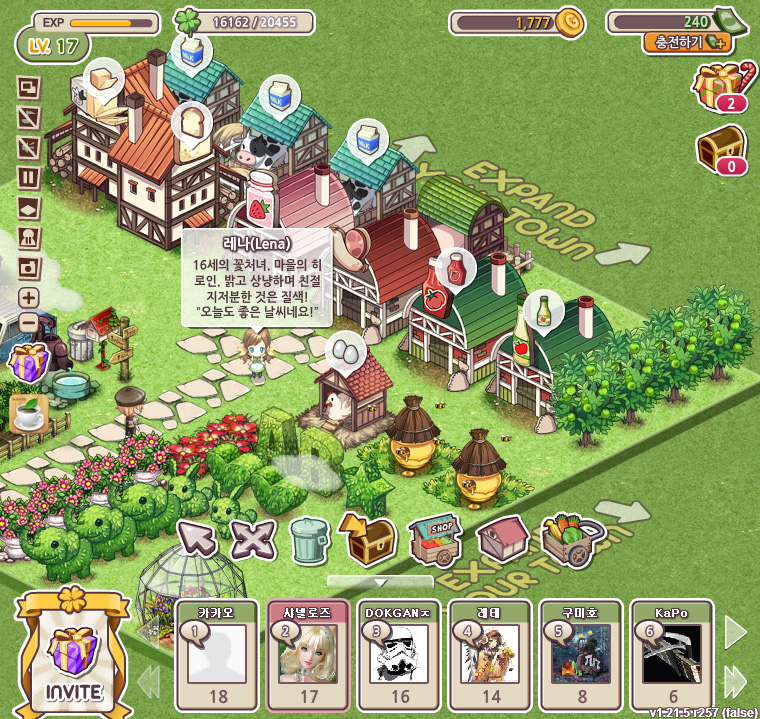760x719 pixels.
Task: Take a screenshot with the camera button
Action: tap(29, 267)
